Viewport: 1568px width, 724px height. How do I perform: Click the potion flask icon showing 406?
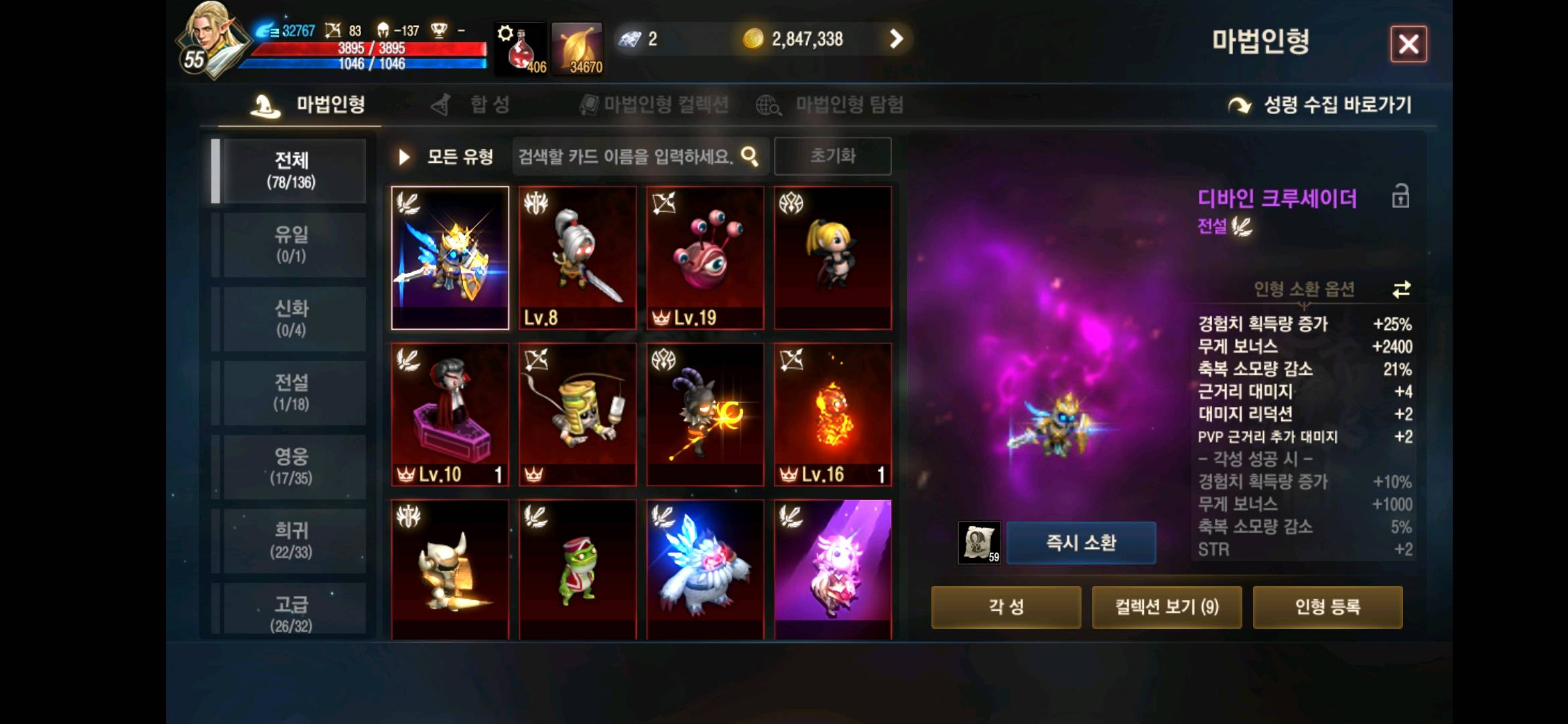pos(519,47)
